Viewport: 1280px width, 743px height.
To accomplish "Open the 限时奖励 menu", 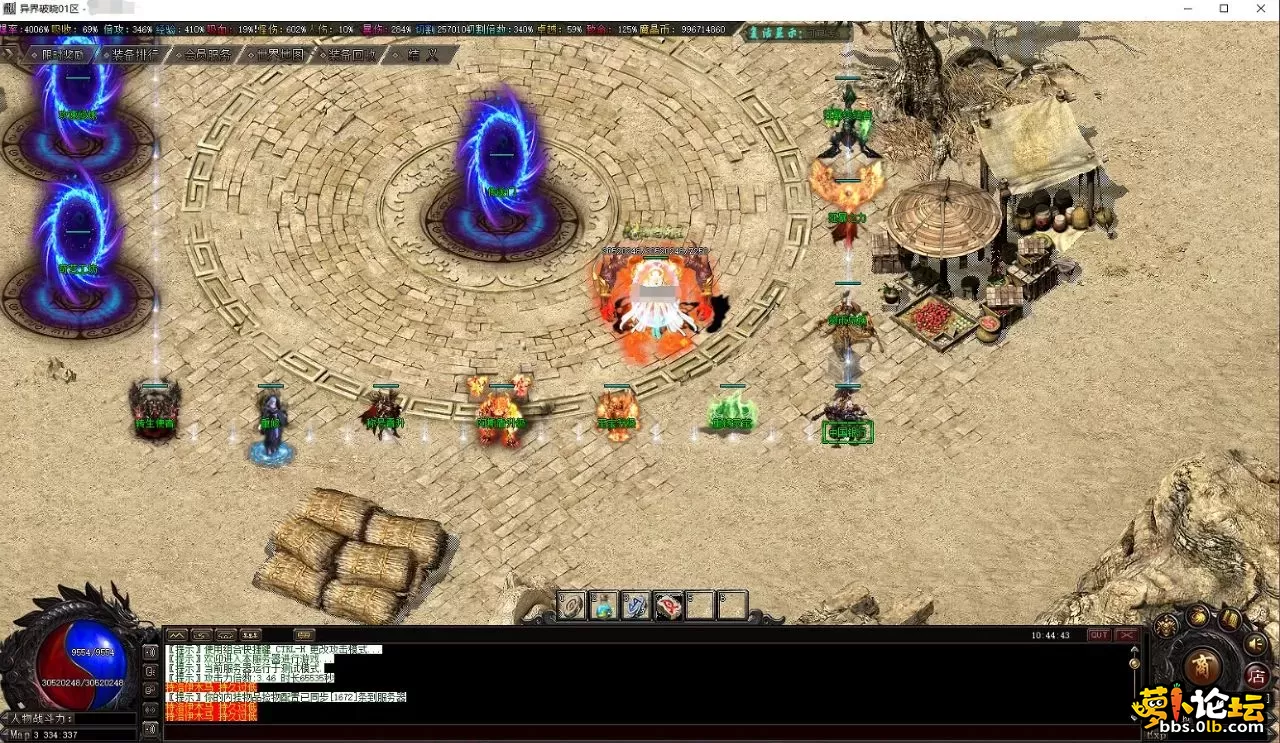I will click(62, 55).
